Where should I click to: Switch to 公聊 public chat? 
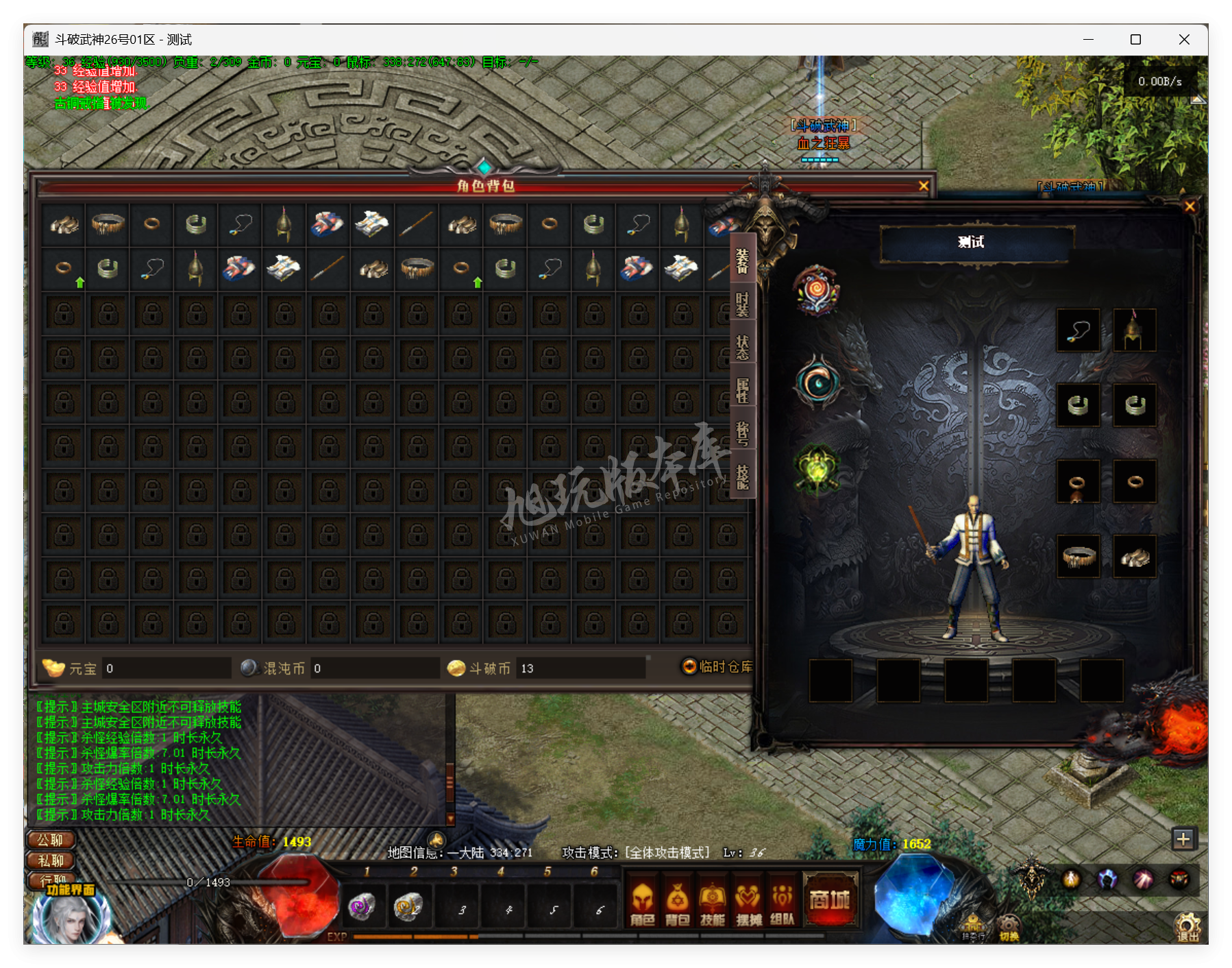[x=51, y=840]
